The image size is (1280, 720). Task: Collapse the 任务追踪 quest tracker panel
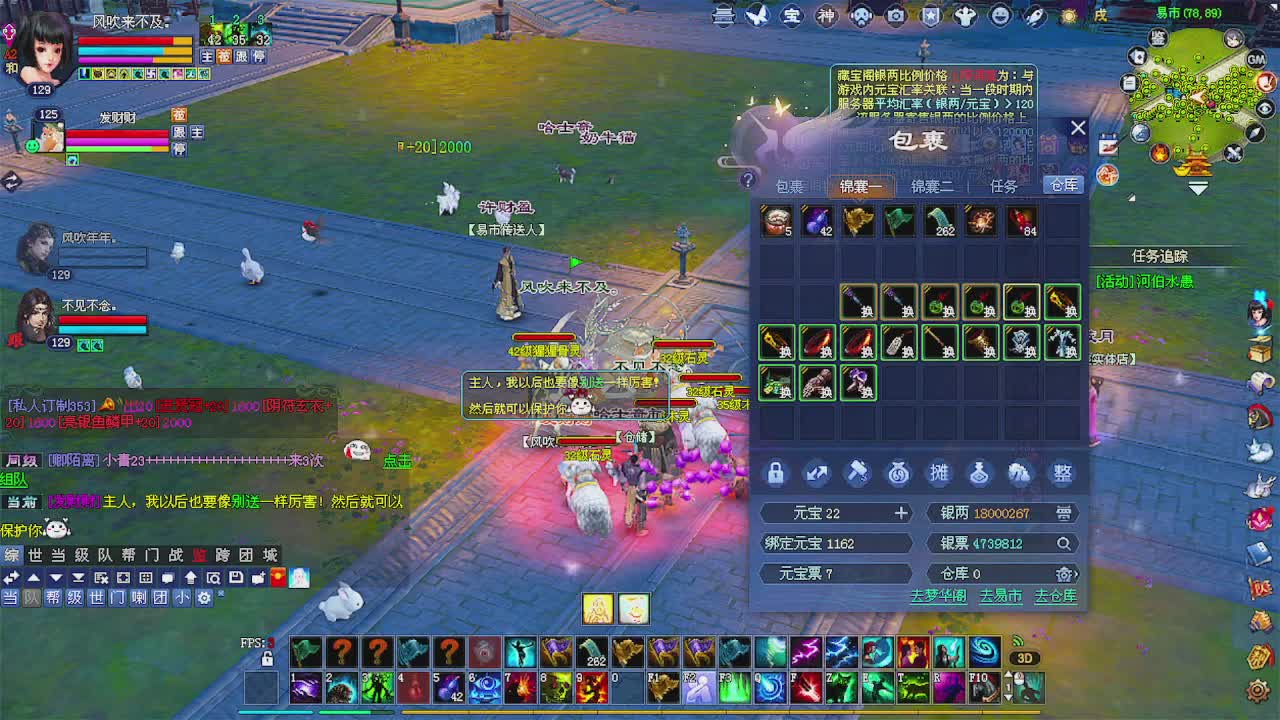coord(1160,255)
